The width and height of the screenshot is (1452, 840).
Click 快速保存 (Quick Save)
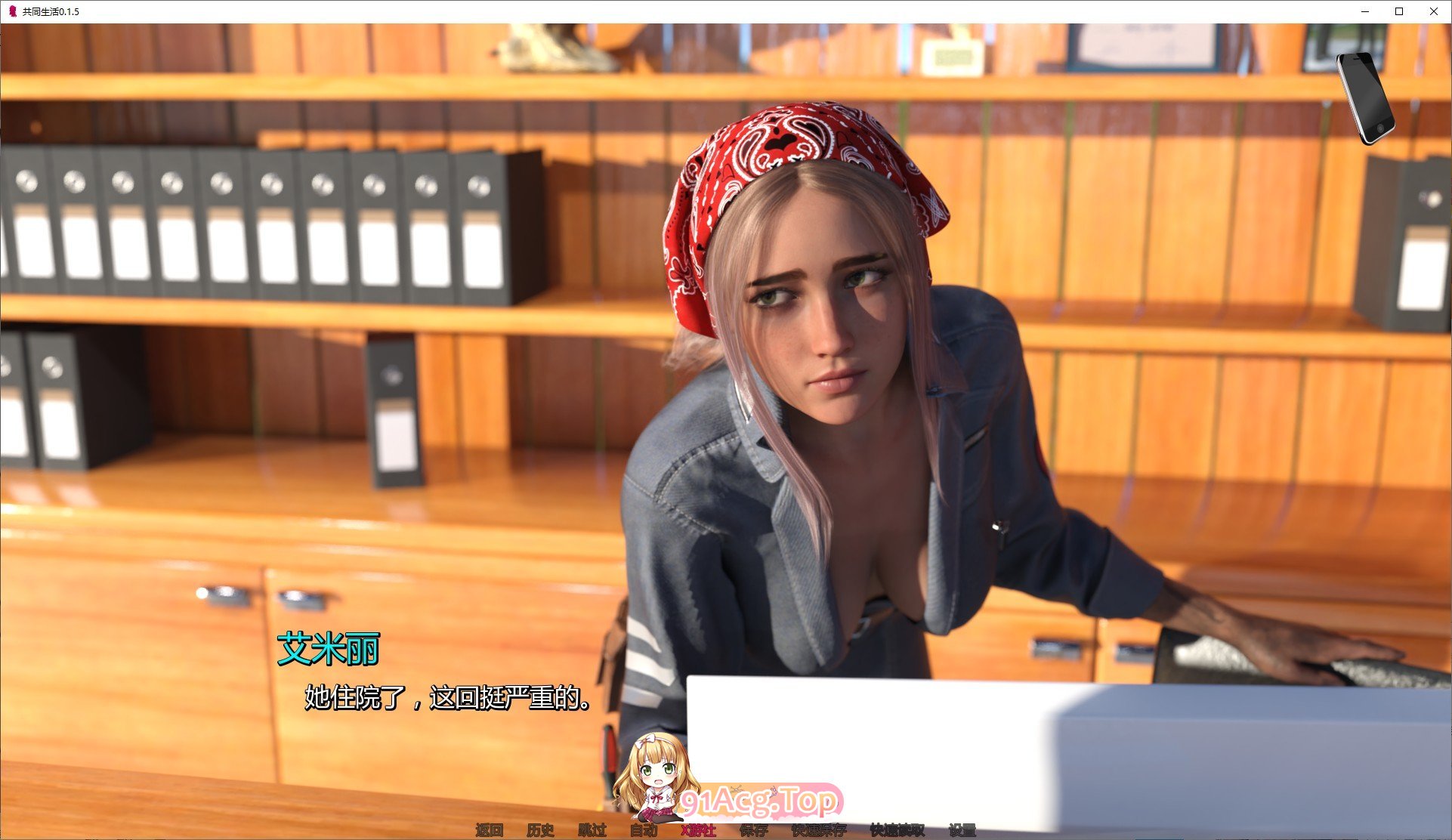819,830
